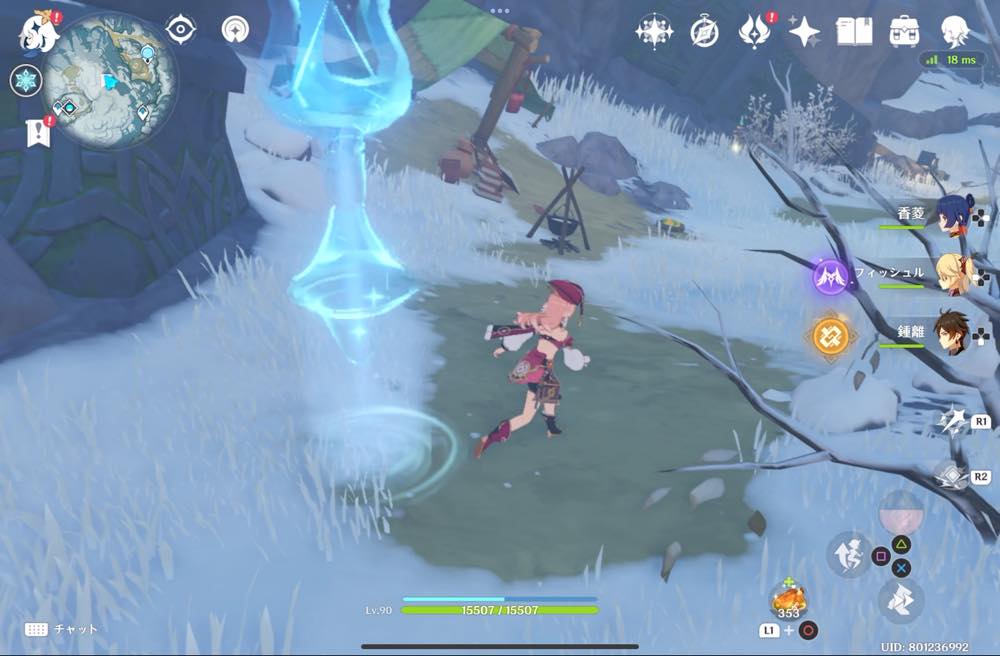The height and width of the screenshot is (656, 1000).
Task: Open the quest banner with exclamation mark
Action: (39, 130)
